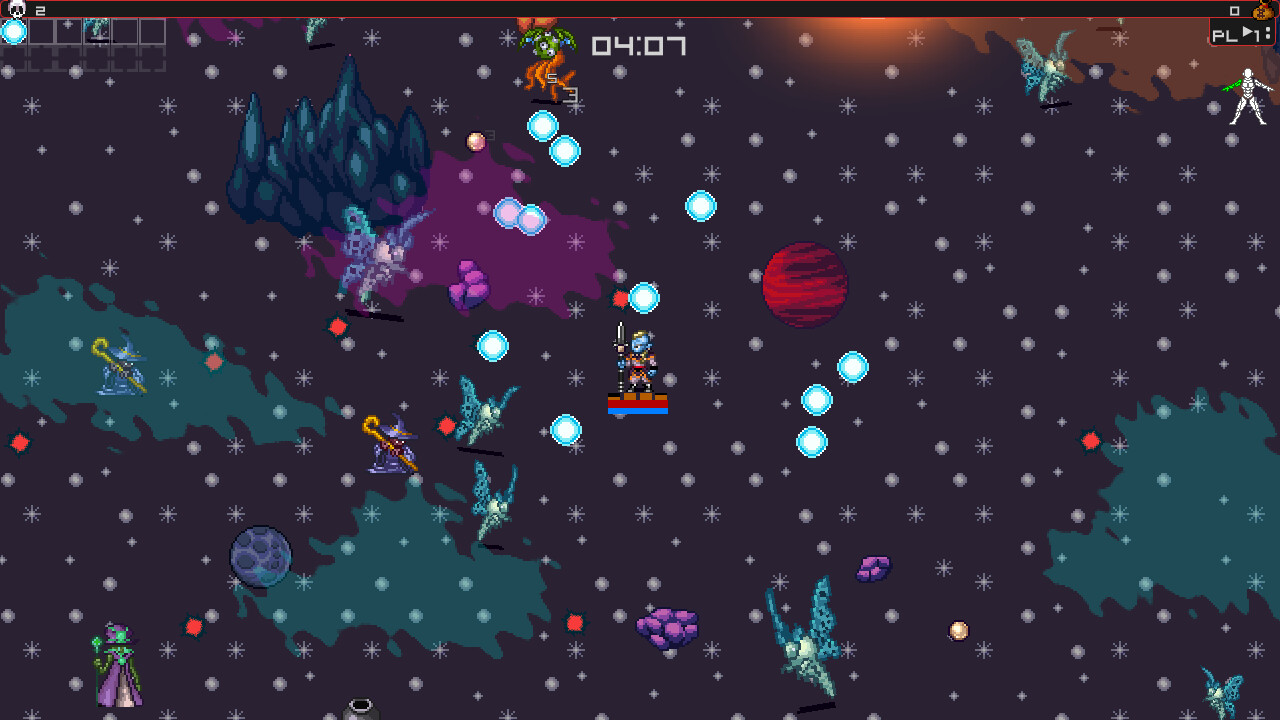Click the skull icon in the title bar

click(x=16, y=7)
